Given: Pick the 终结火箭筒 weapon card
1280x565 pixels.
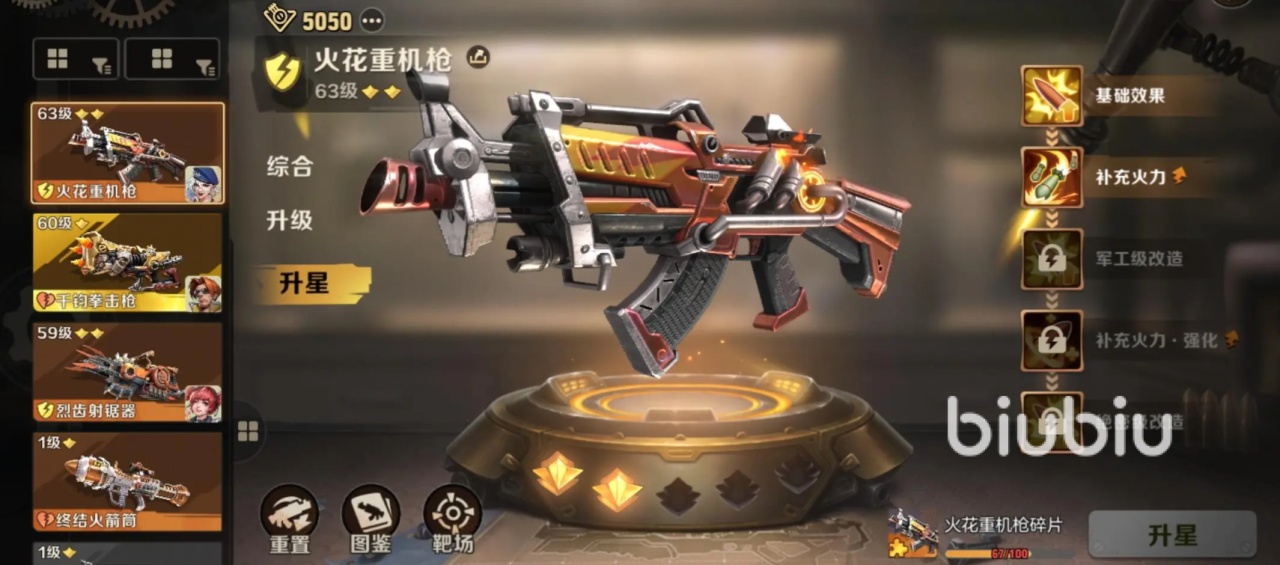Looking at the screenshot, I should coord(128,481).
